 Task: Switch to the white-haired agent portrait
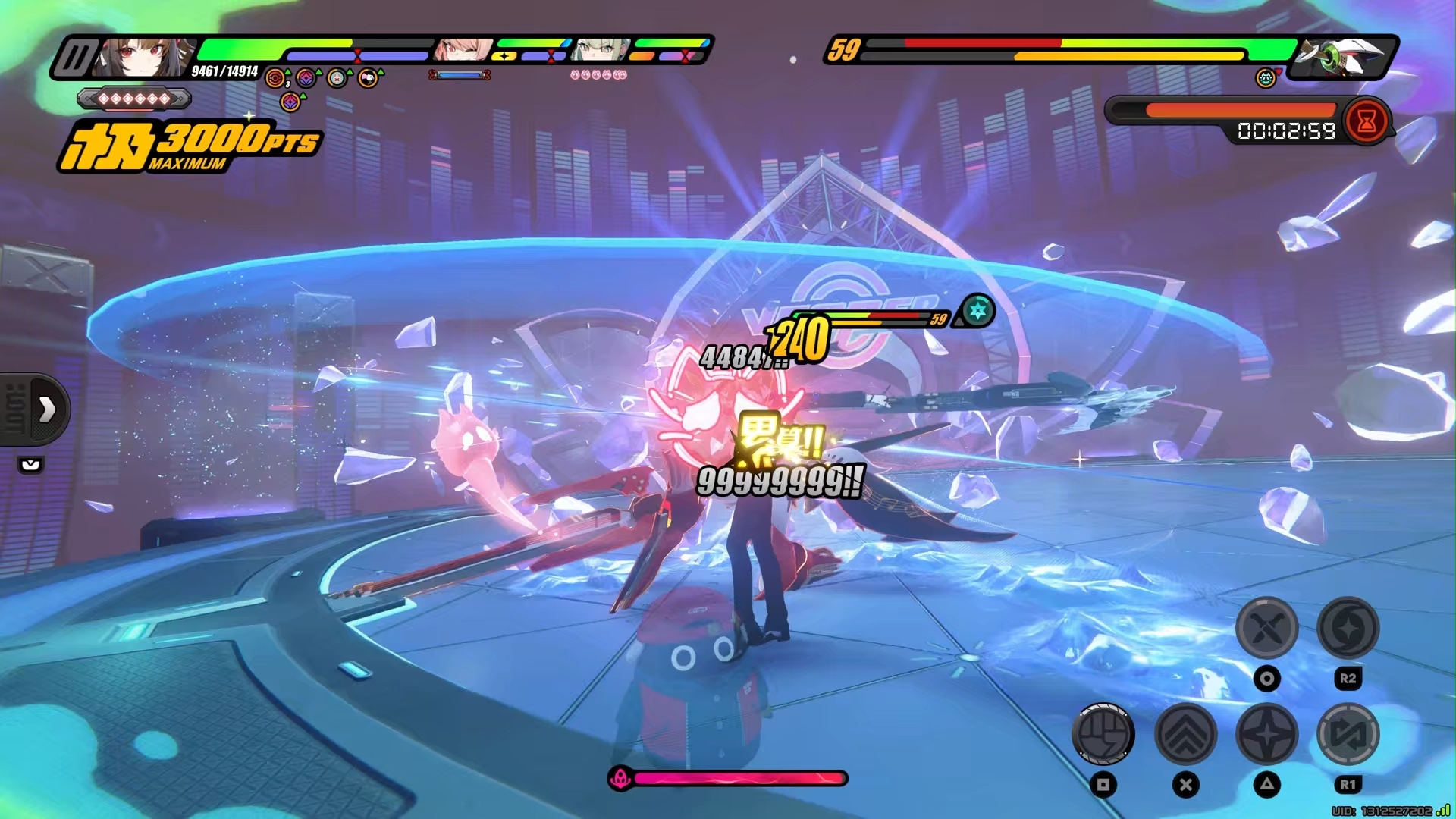pos(601,50)
